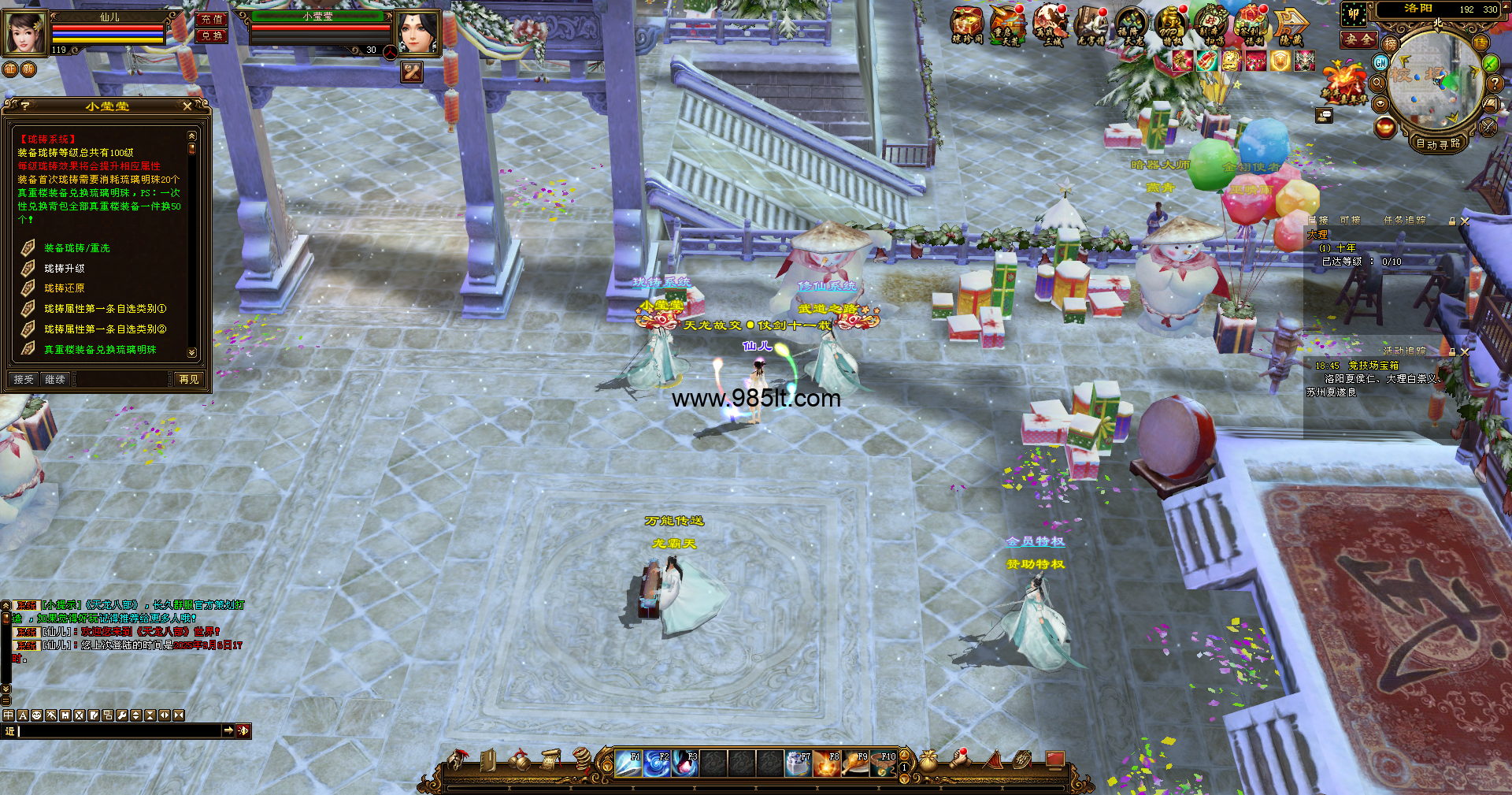Open the 兑换 exchange button
This screenshot has width=1512, height=795.
(x=212, y=35)
